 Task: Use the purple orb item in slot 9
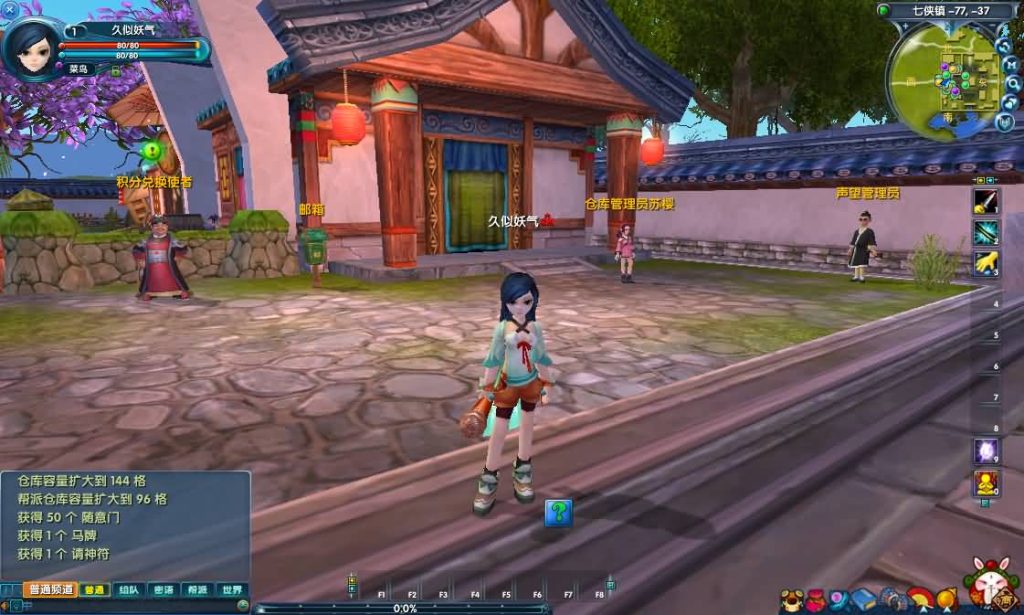point(985,452)
